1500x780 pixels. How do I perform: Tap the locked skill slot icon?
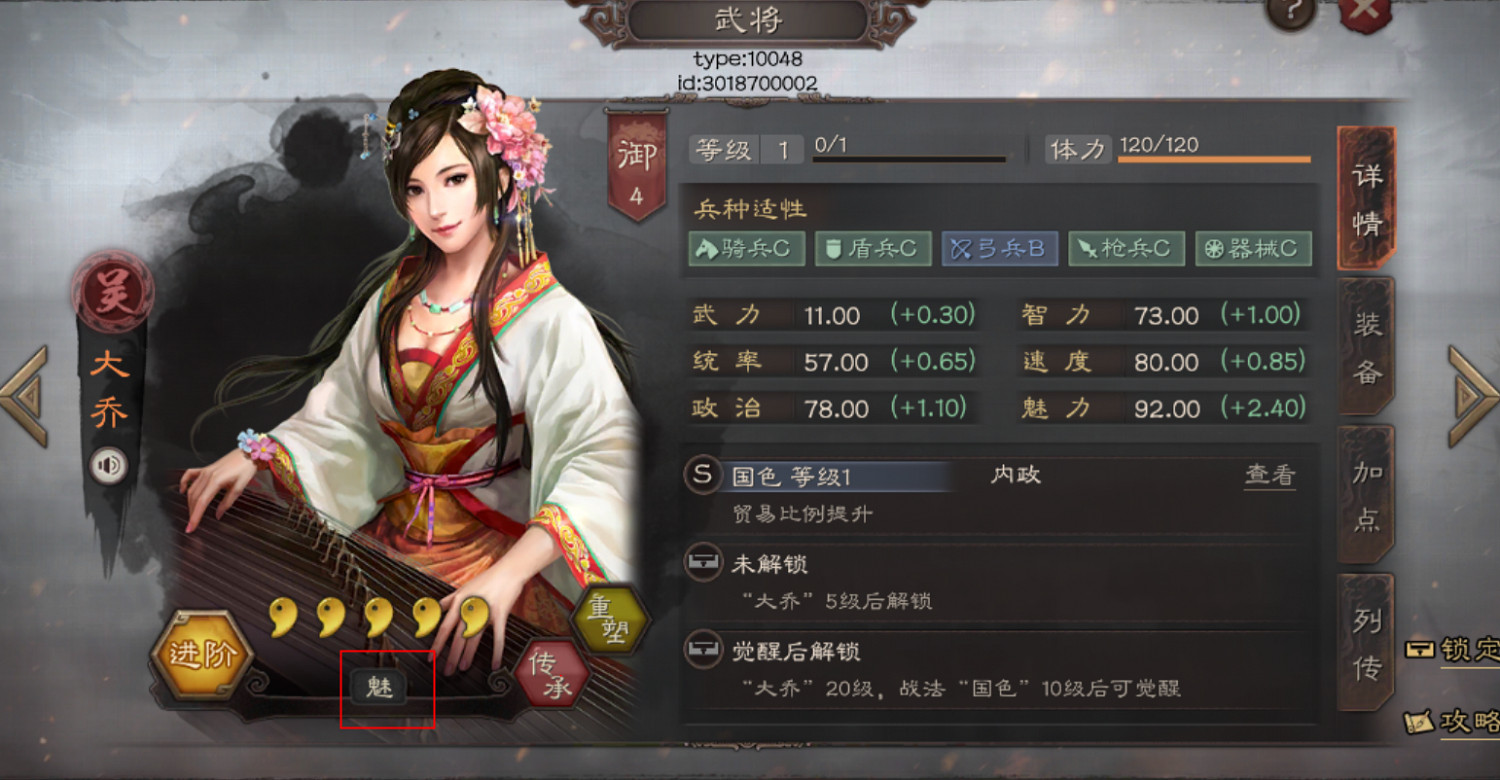coord(702,563)
